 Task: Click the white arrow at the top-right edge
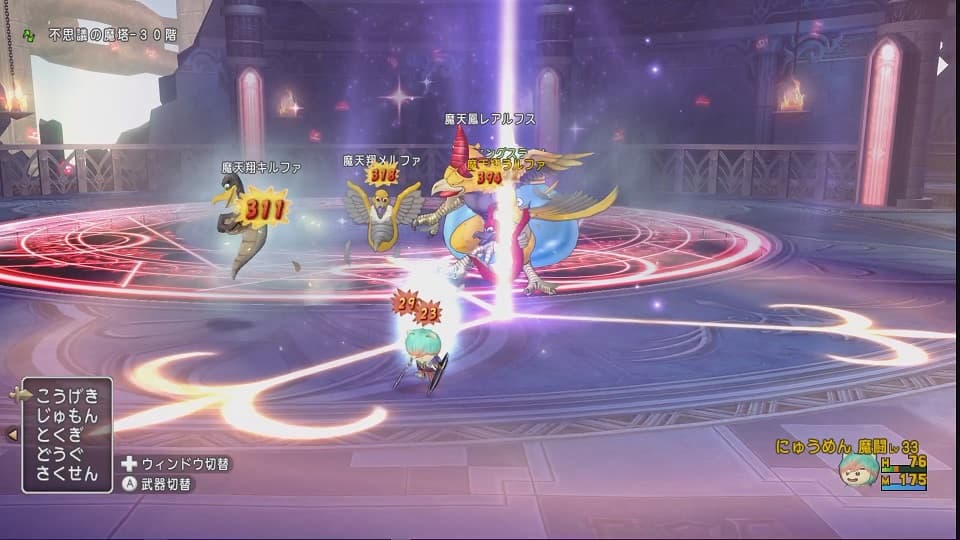pyautogui.click(x=941, y=65)
